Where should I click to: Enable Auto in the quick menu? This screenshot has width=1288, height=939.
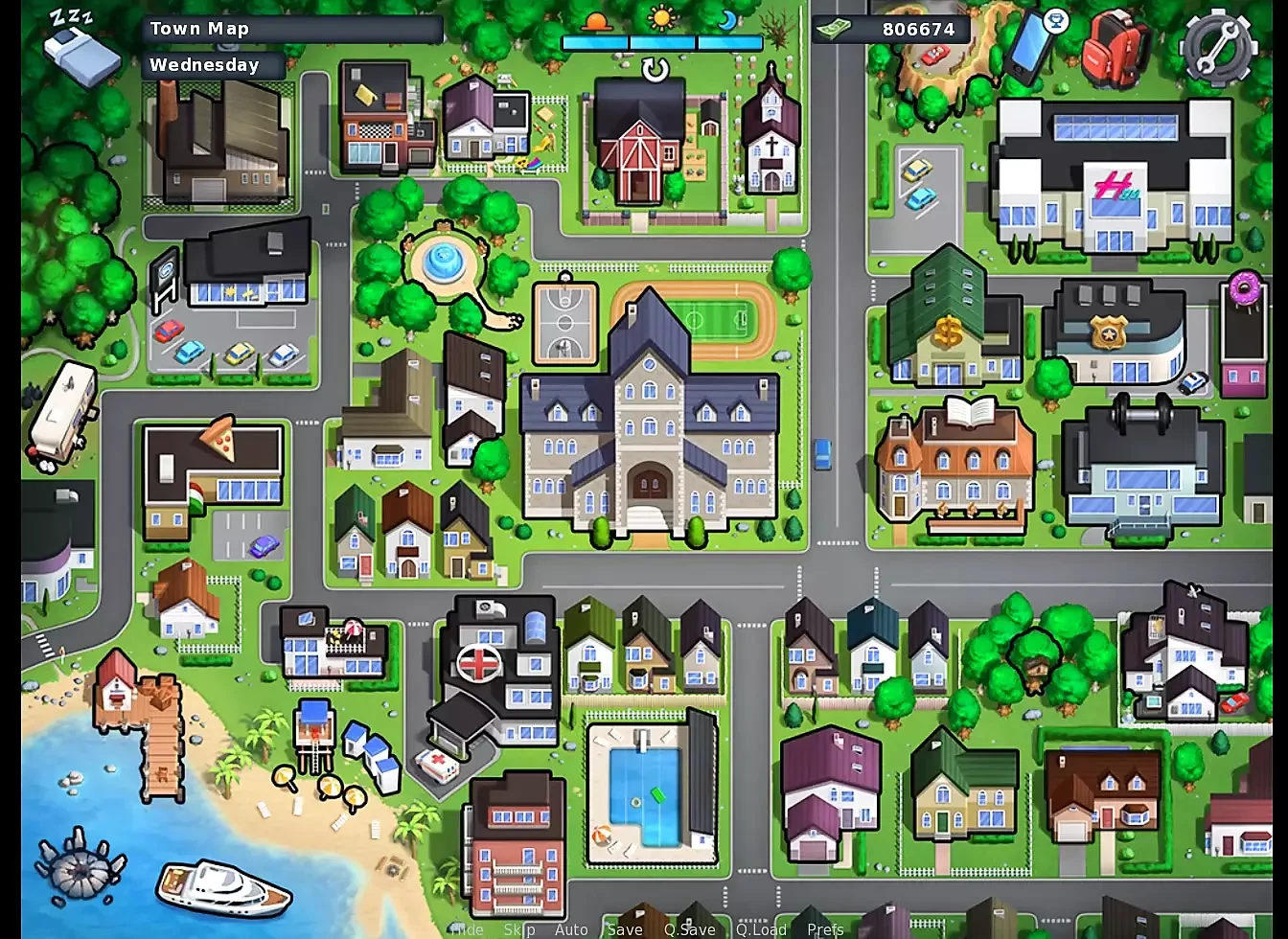[571, 929]
